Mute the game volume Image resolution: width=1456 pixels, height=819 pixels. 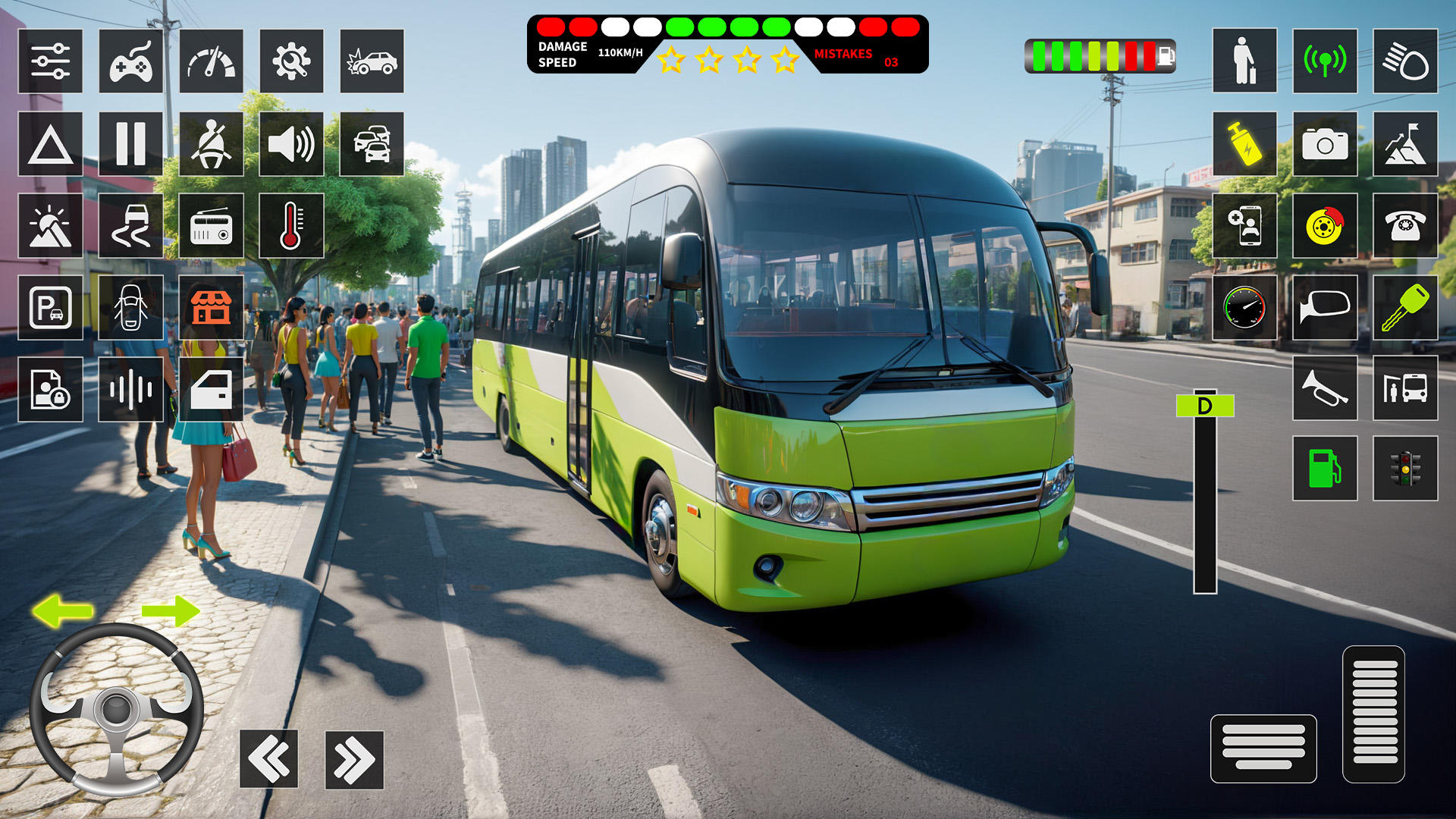click(292, 145)
